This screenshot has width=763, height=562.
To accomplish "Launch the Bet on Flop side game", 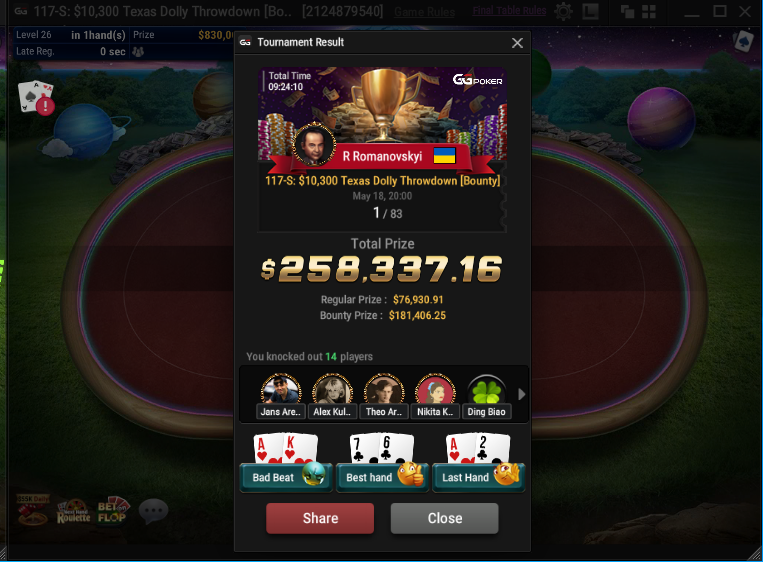I will 113,512.
